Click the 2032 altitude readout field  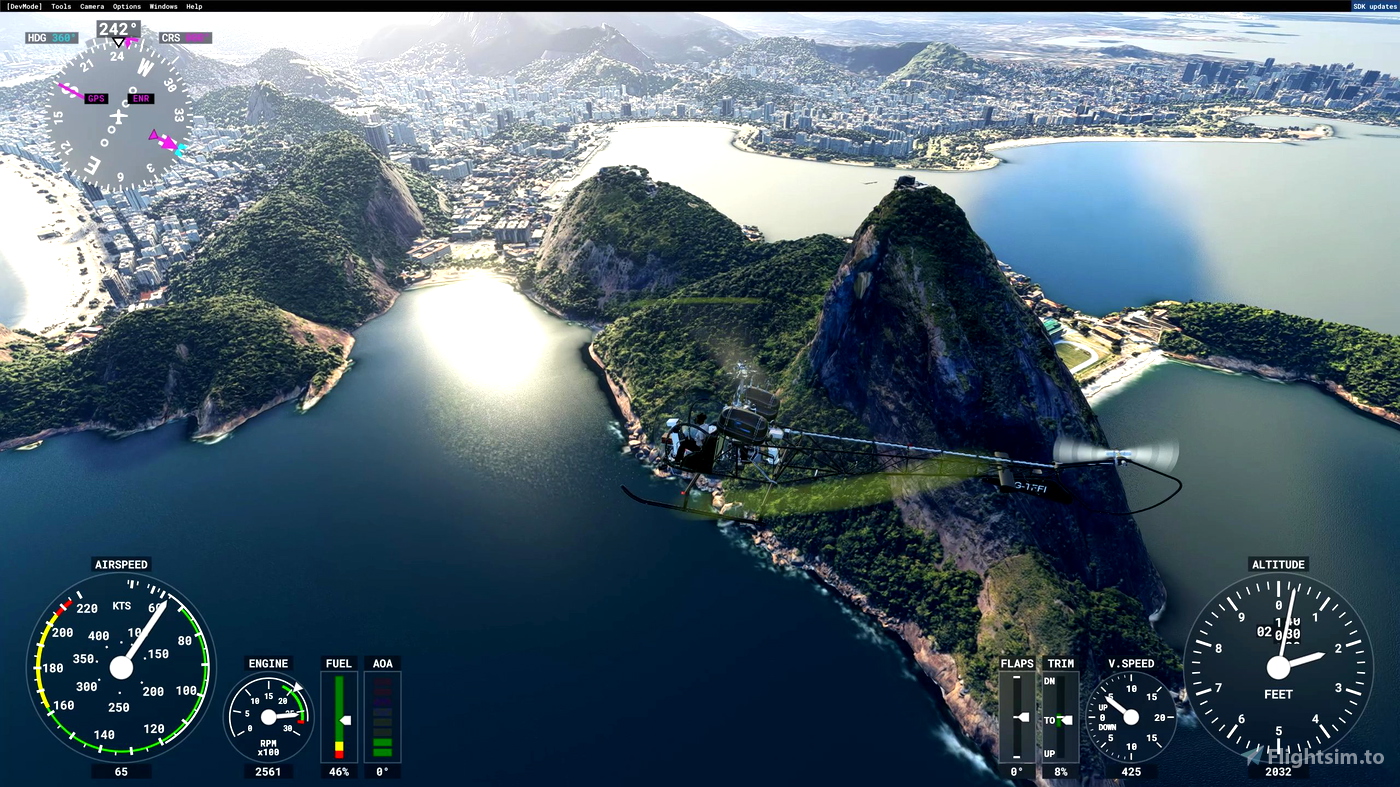(x=1278, y=771)
